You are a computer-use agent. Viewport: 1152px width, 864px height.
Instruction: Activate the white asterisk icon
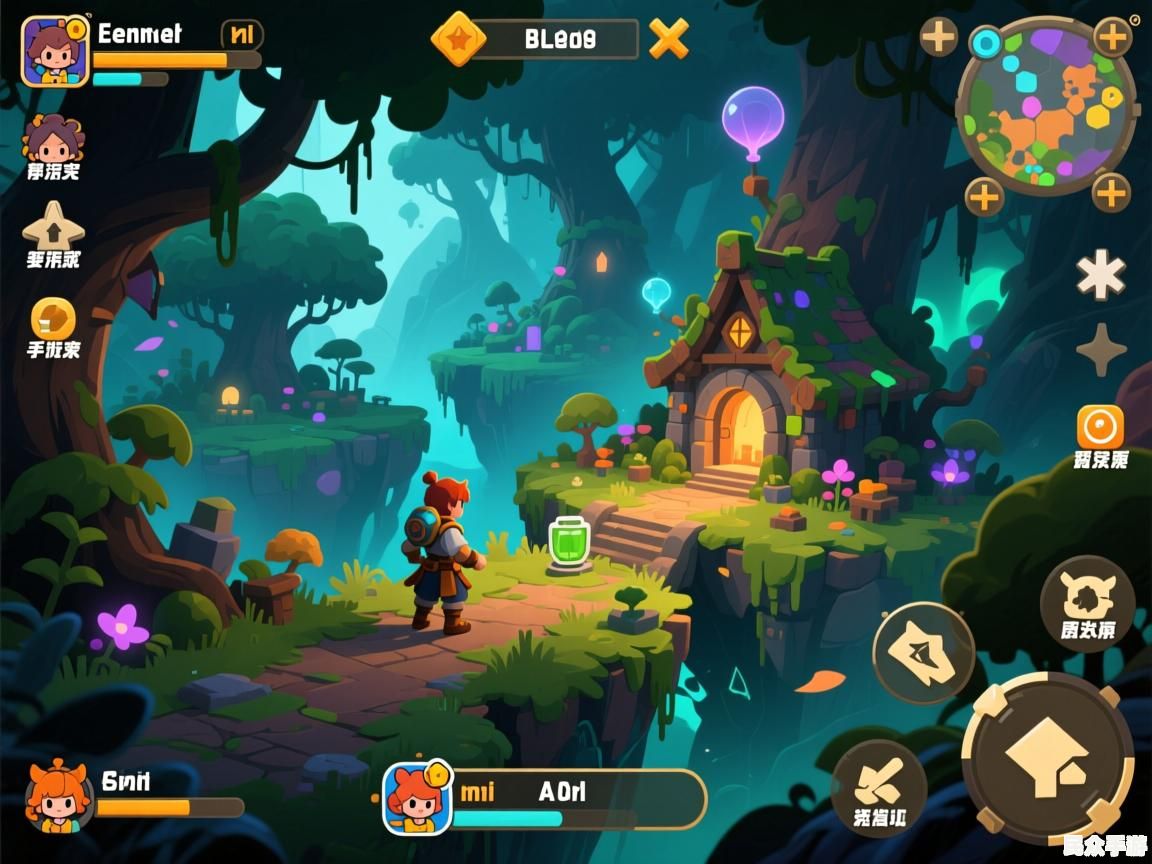1101,274
